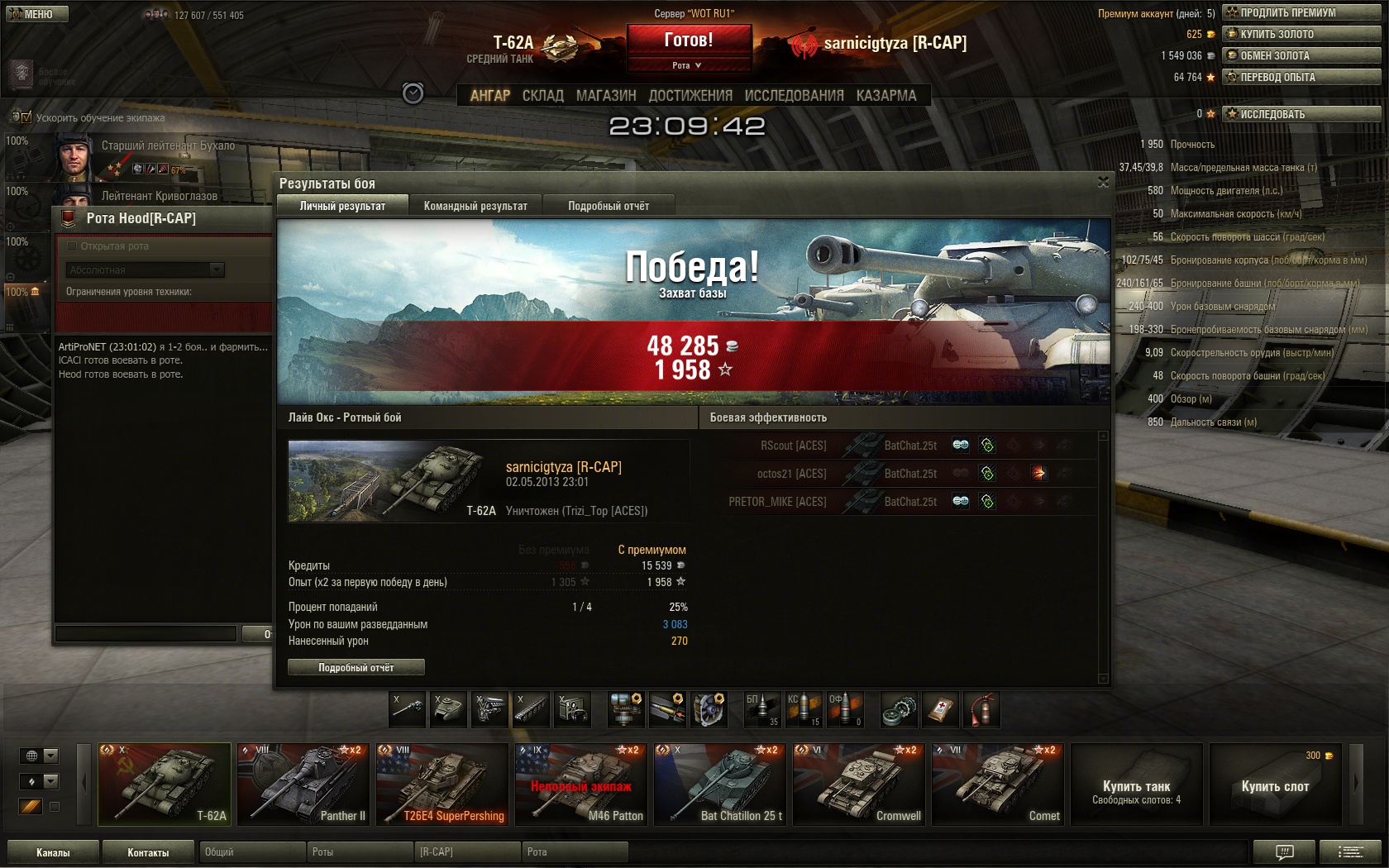Image resolution: width=1389 pixels, height=868 pixels.
Task: Click the red Готов! battle button
Action: (689, 40)
